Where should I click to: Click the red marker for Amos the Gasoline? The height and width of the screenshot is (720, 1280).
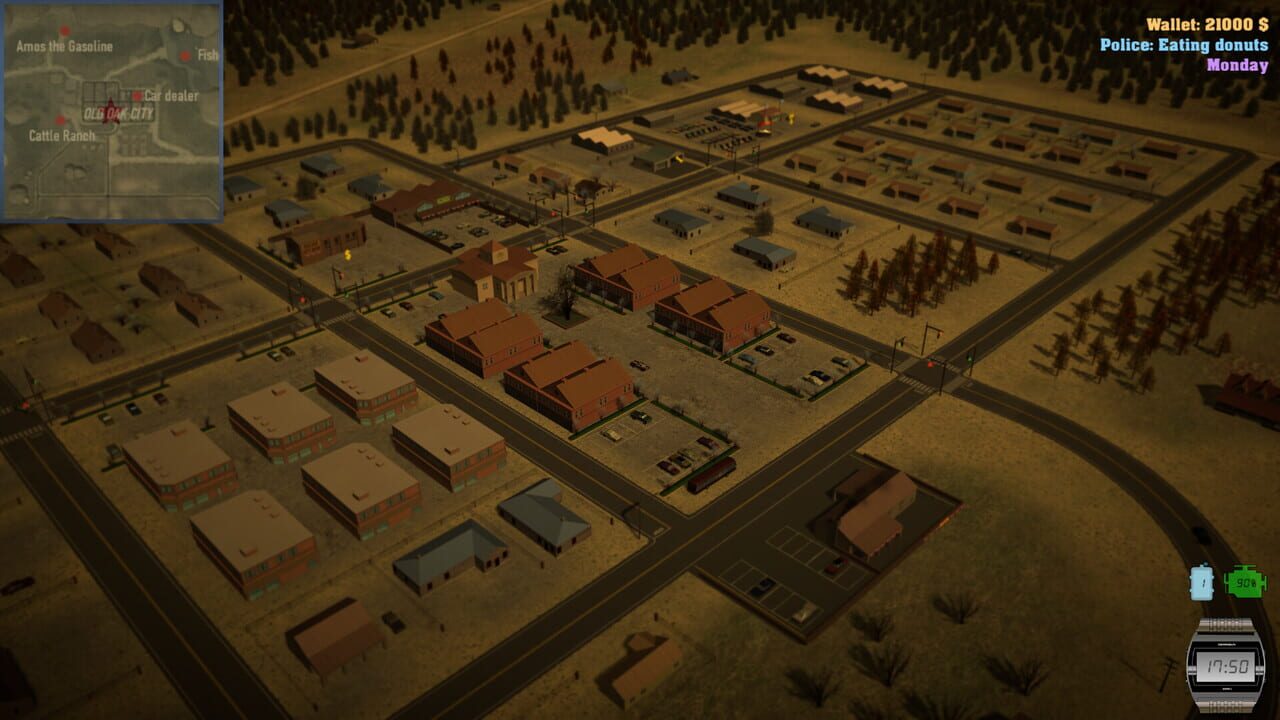pos(64,31)
